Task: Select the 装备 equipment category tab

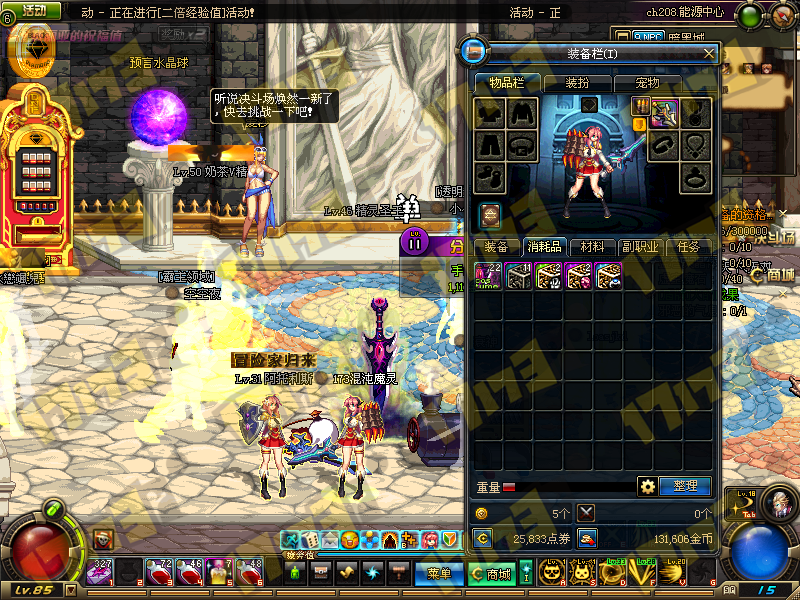Action: (x=496, y=247)
